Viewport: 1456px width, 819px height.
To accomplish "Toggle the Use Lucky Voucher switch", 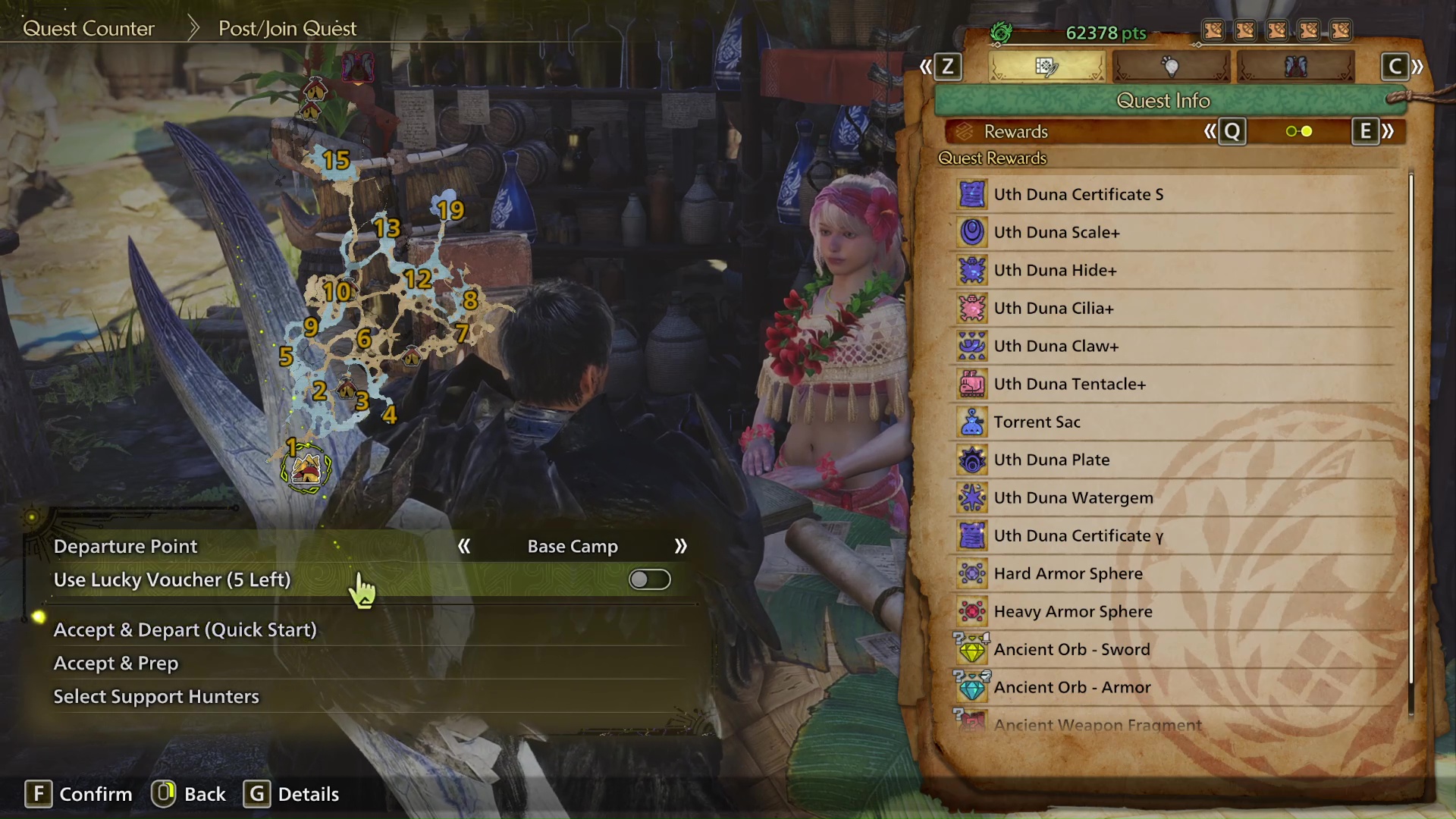I will (649, 580).
